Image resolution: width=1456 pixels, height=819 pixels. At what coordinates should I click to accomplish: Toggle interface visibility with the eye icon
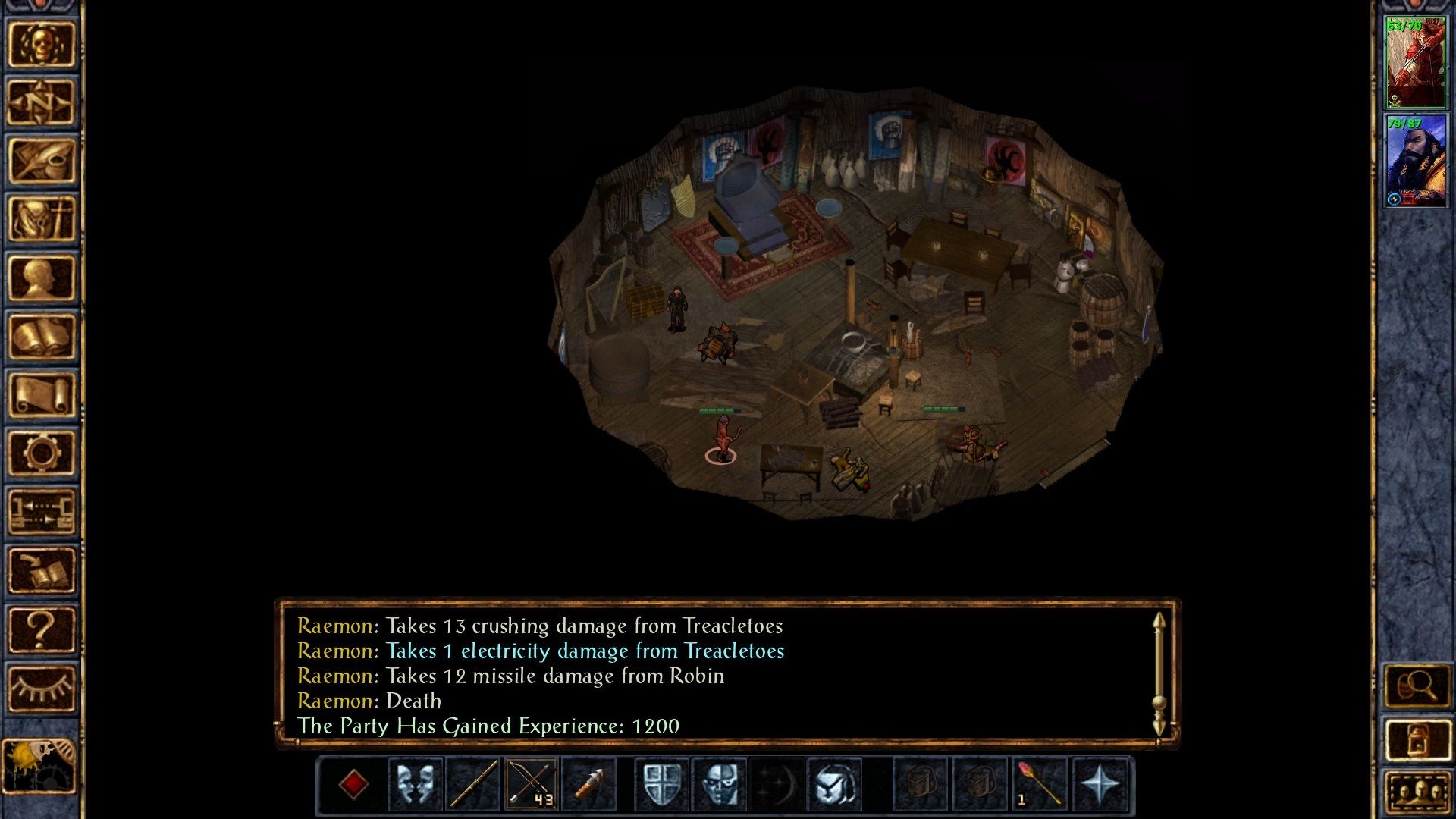(x=42, y=687)
